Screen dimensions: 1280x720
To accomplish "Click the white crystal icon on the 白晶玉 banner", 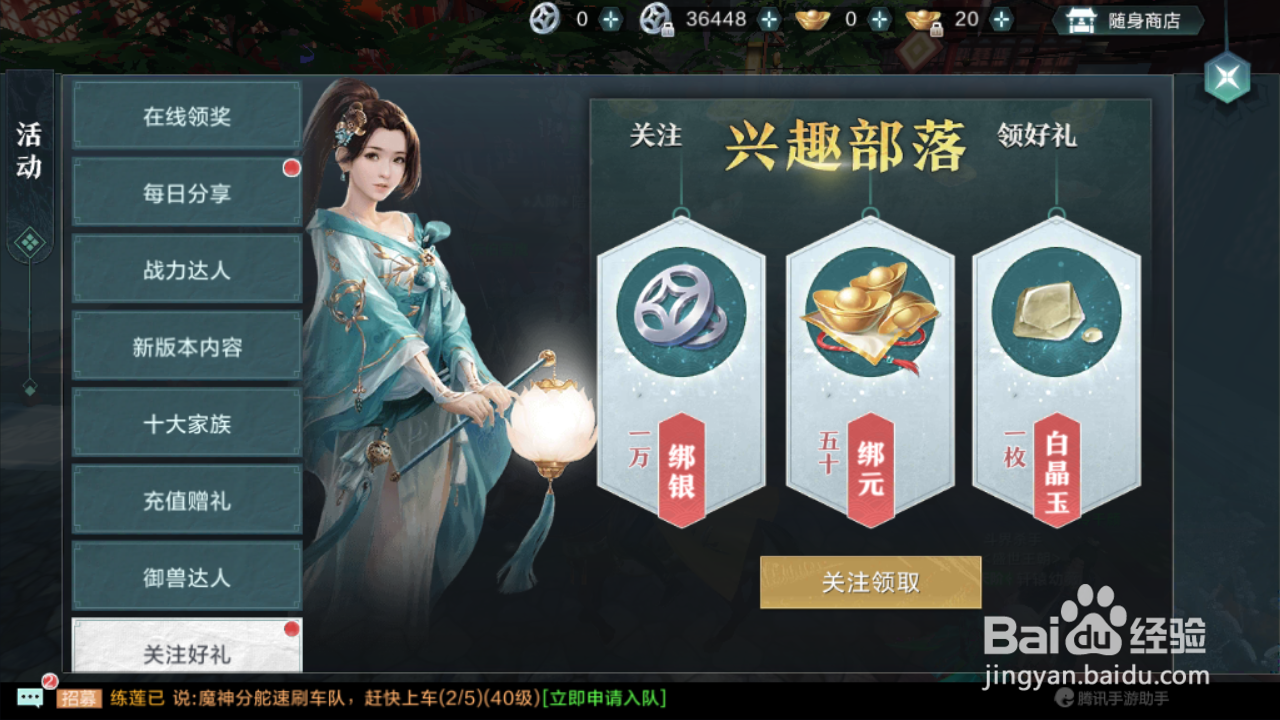I will (x=1053, y=310).
